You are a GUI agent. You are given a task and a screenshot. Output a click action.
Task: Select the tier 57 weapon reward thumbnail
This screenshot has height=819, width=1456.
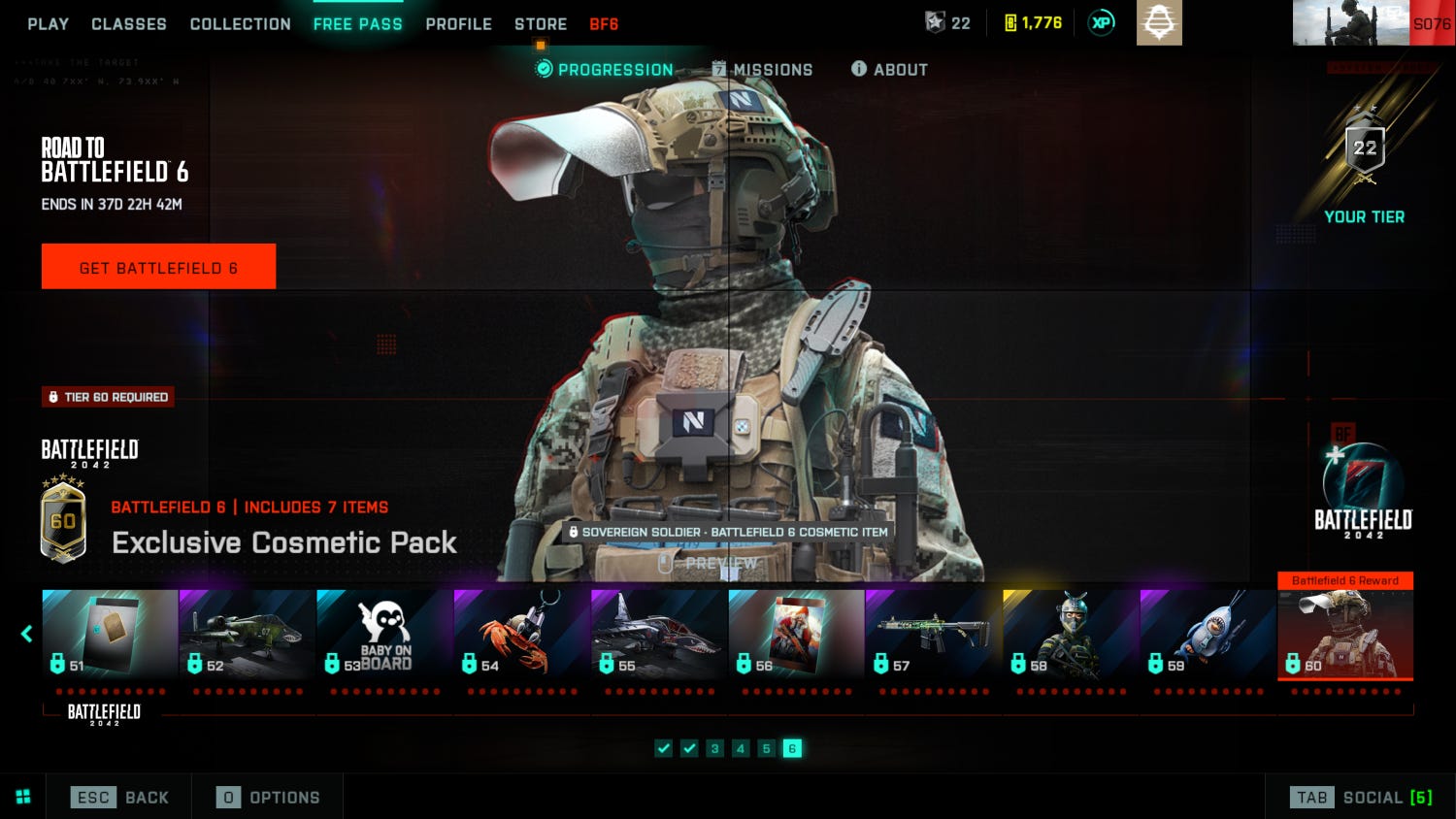point(933,629)
